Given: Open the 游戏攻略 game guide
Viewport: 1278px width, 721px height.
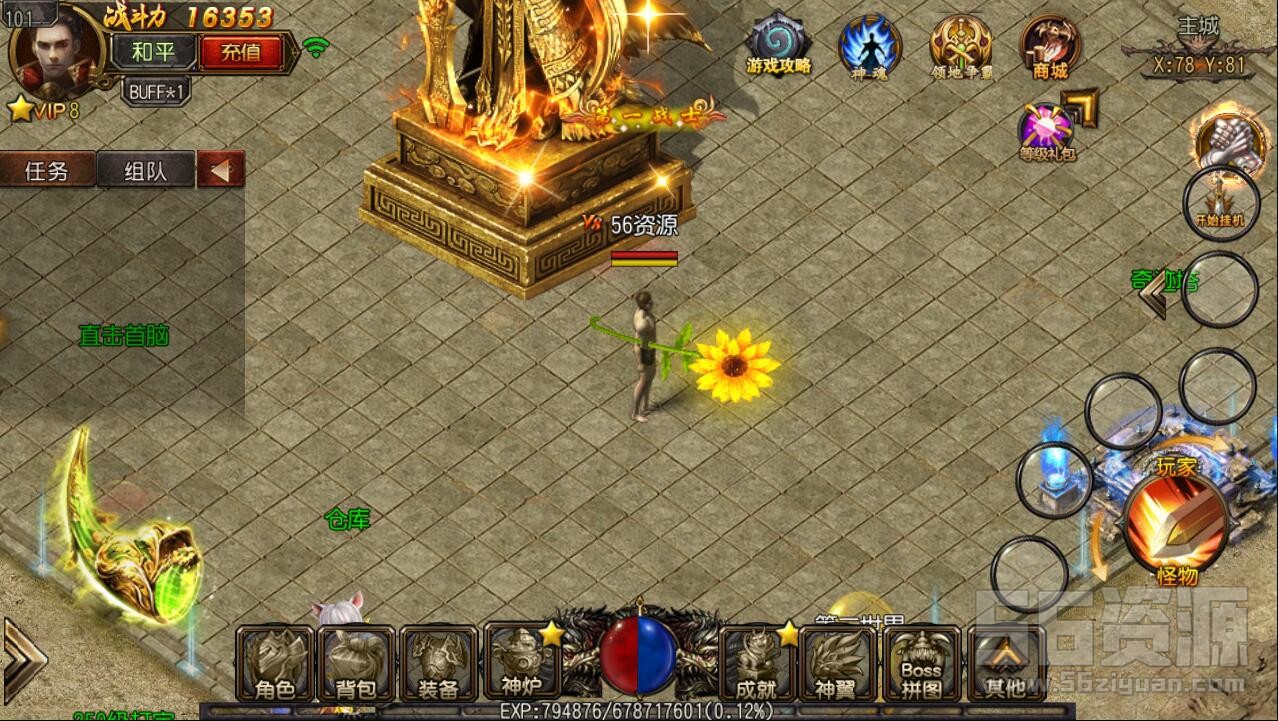Looking at the screenshot, I should pyautogui.click(x=779, y=47).
